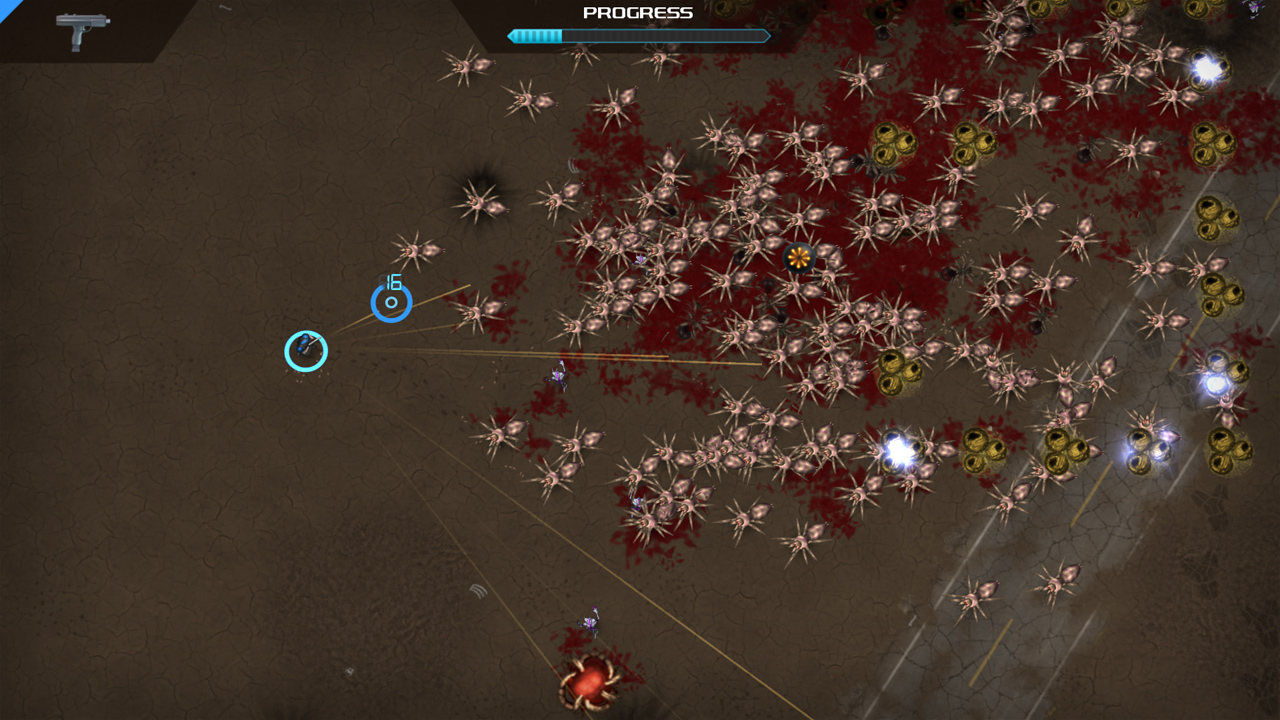Click the arrow tip of the progress bar
The height and width of the screenshot is (720, 1280).
pos(766,36)
